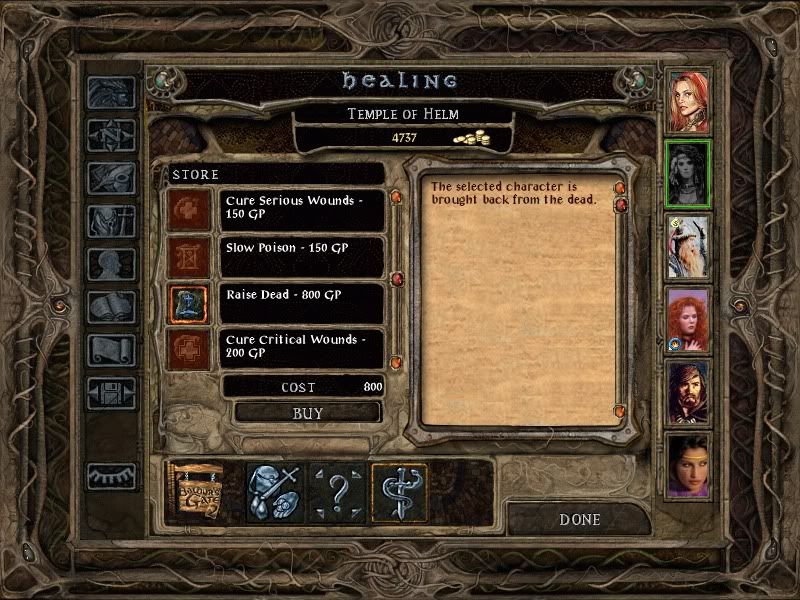Open the question mark identify tab
The height and width of the screenshot is (600, 800).
click(338, 492)
